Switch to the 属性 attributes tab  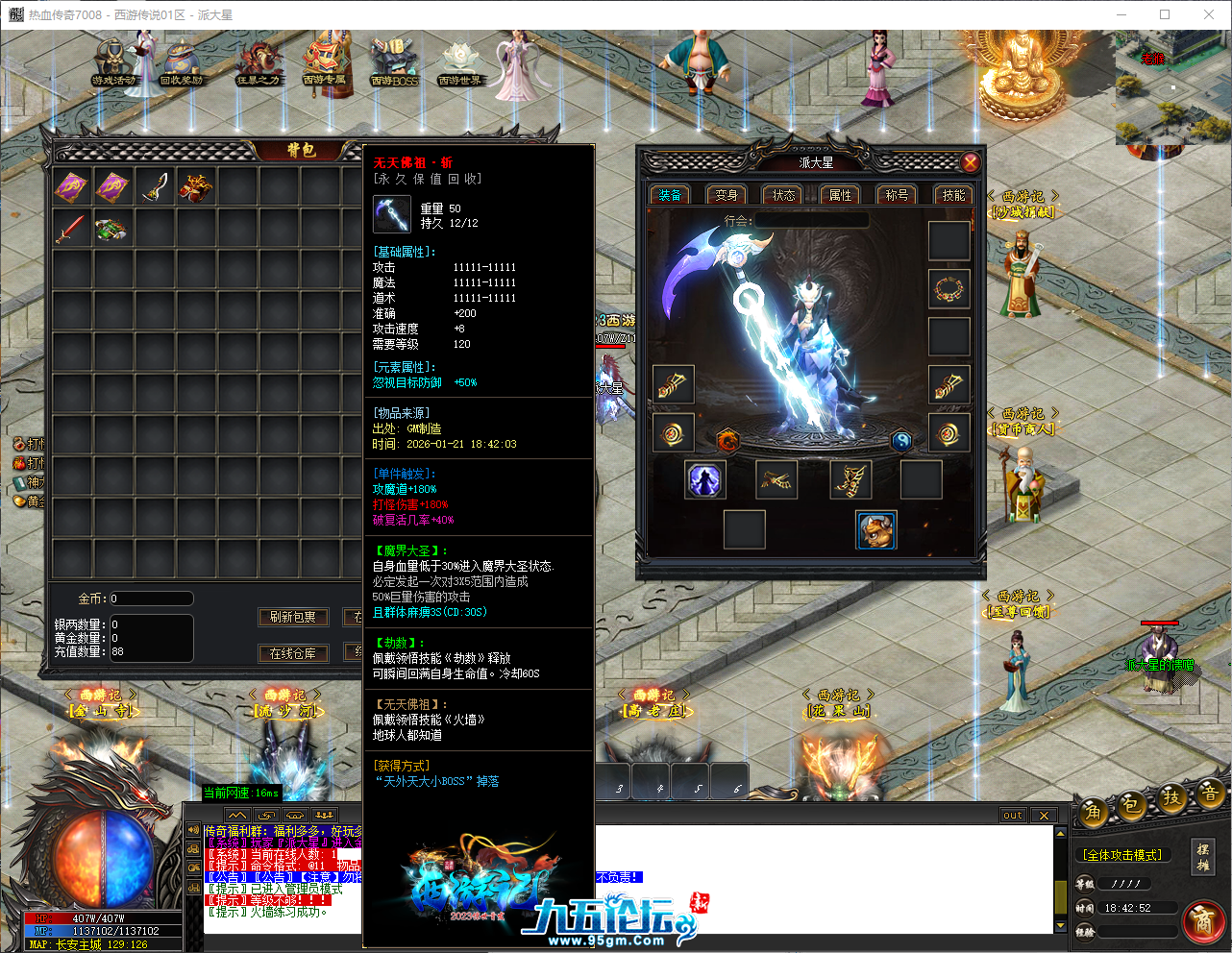pyautogui.click(x=840, y=194)
